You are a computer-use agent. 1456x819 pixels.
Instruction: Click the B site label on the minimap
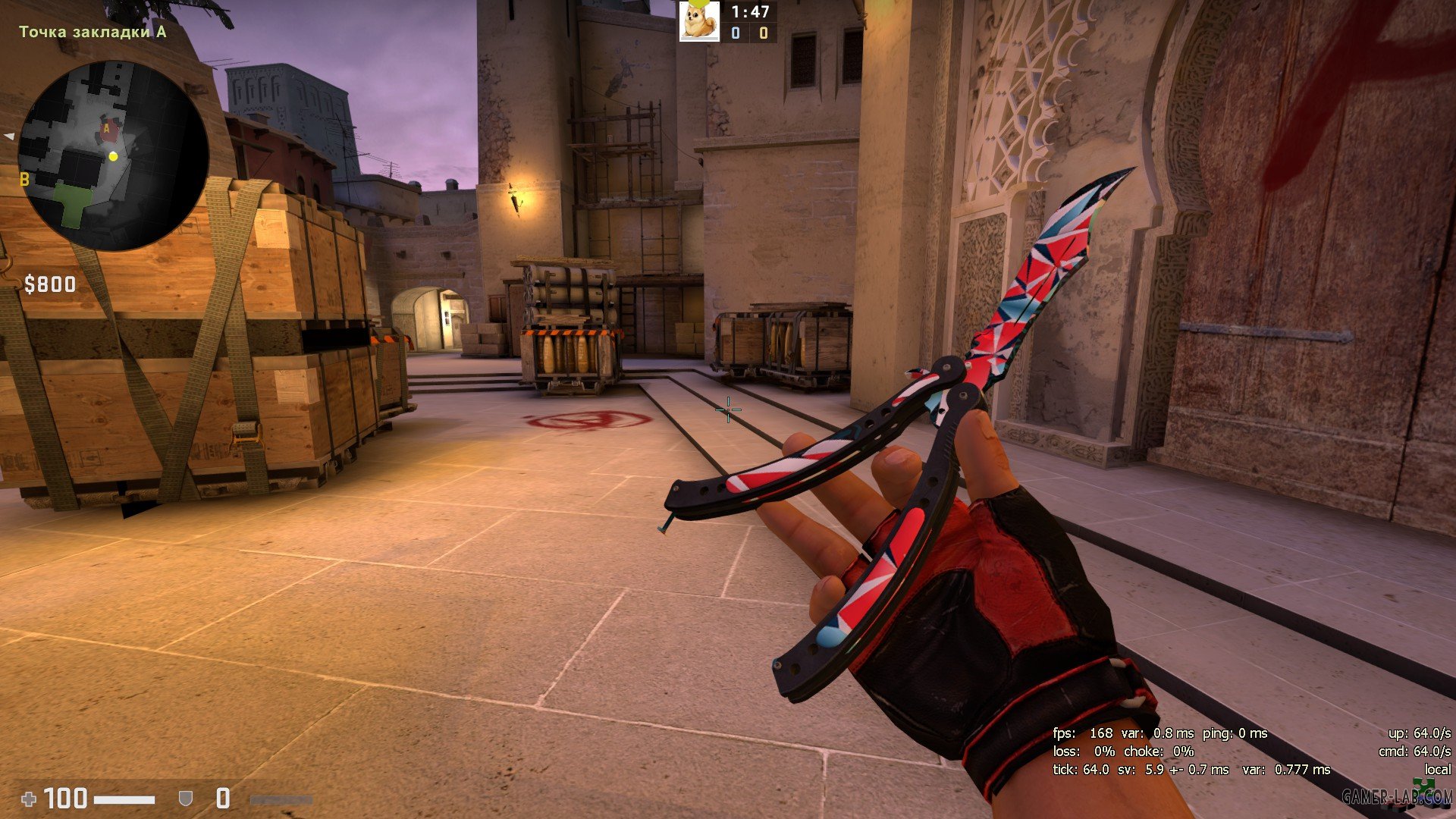(x=25, y=180)
